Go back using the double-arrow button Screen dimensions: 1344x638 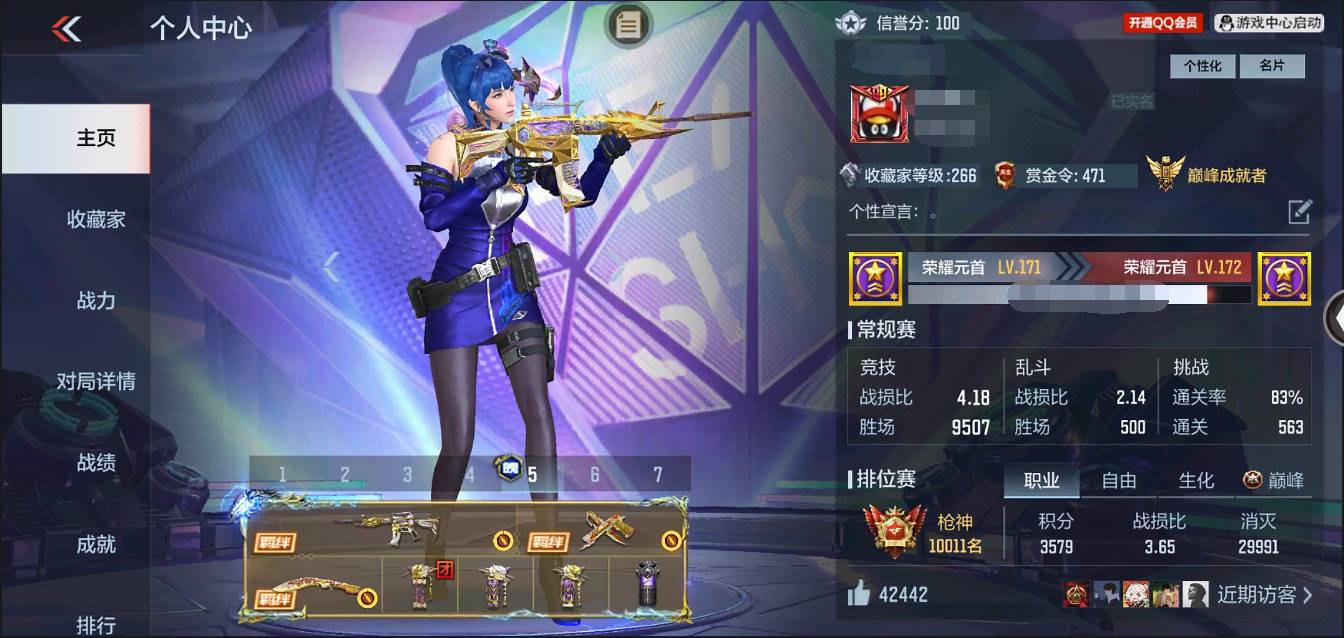67,29
